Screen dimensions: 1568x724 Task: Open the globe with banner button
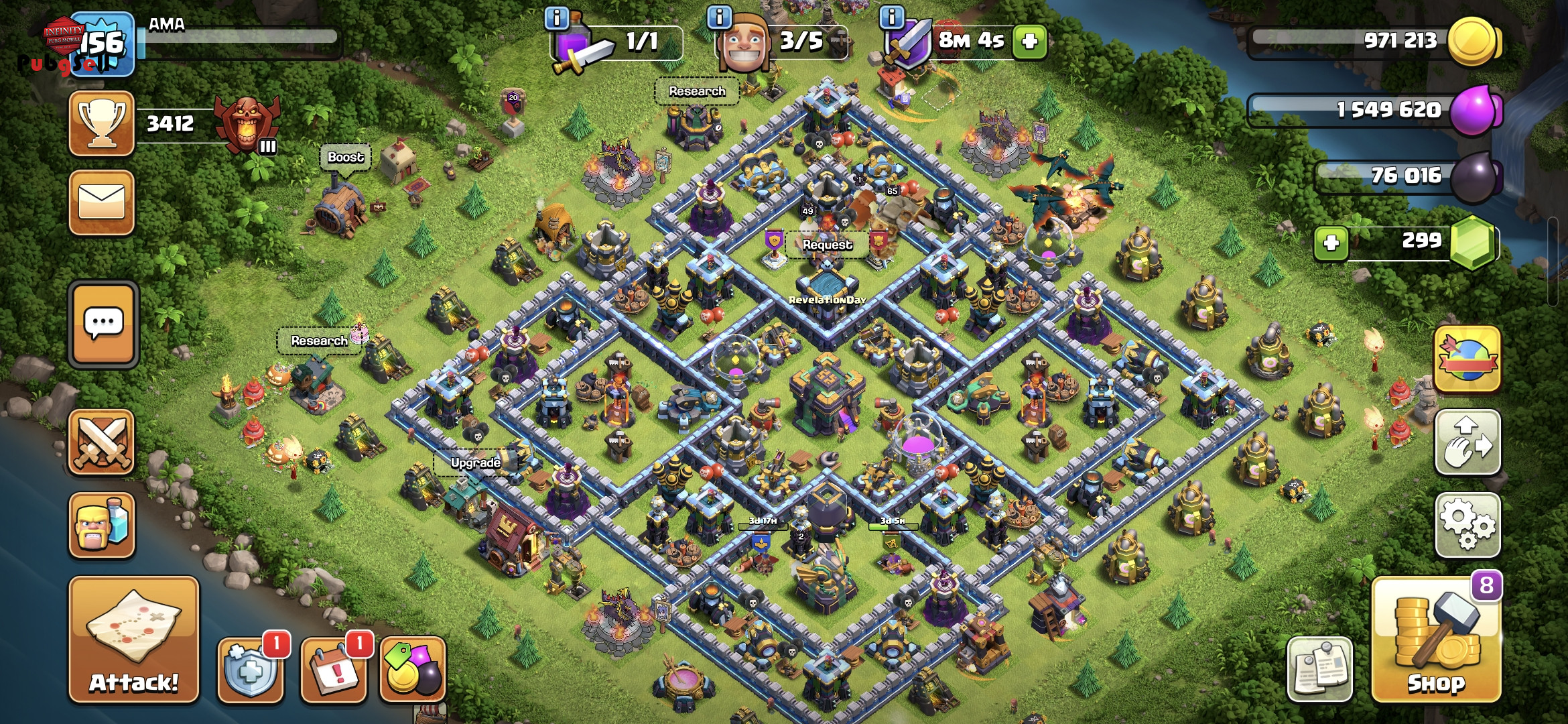click(1467, 359)
